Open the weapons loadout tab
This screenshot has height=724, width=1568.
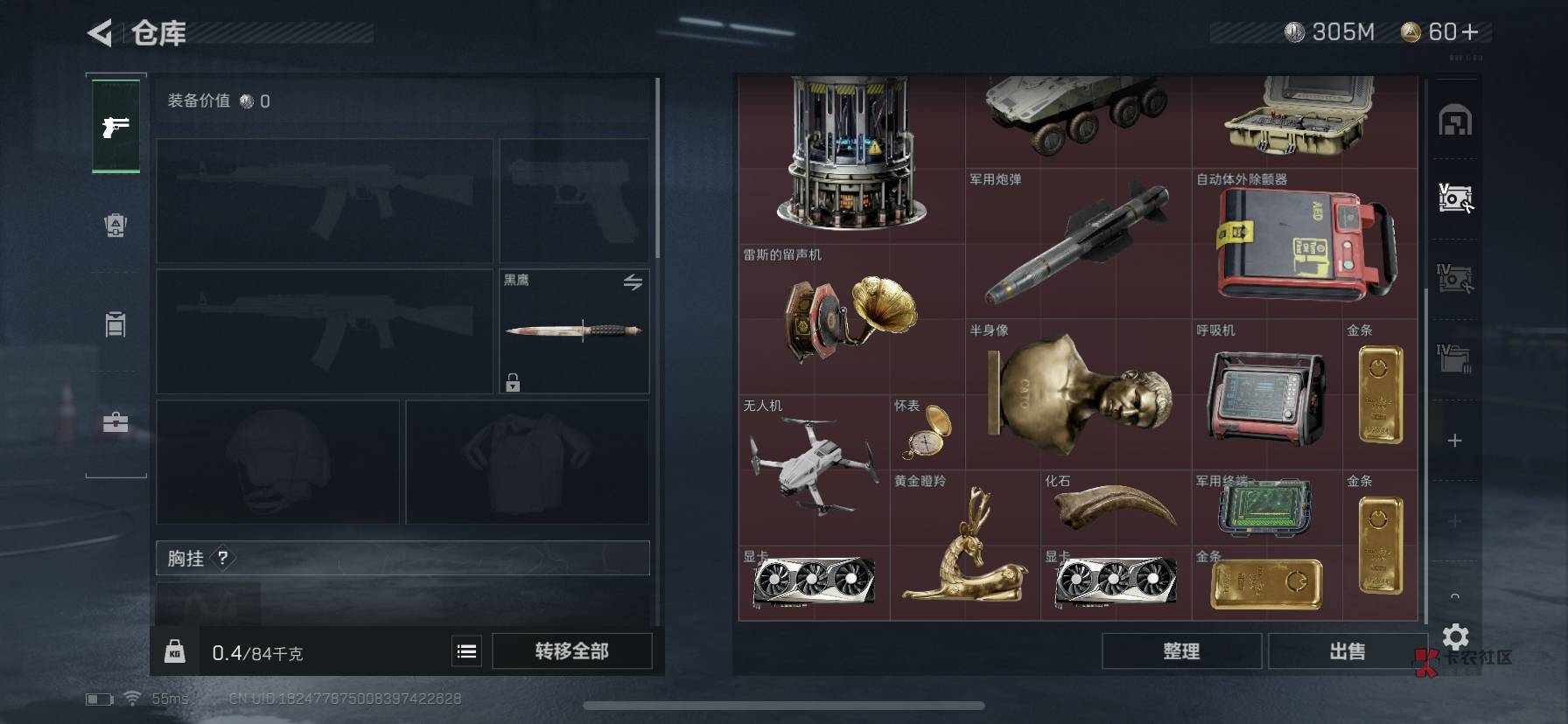click(x=115, y=128)
